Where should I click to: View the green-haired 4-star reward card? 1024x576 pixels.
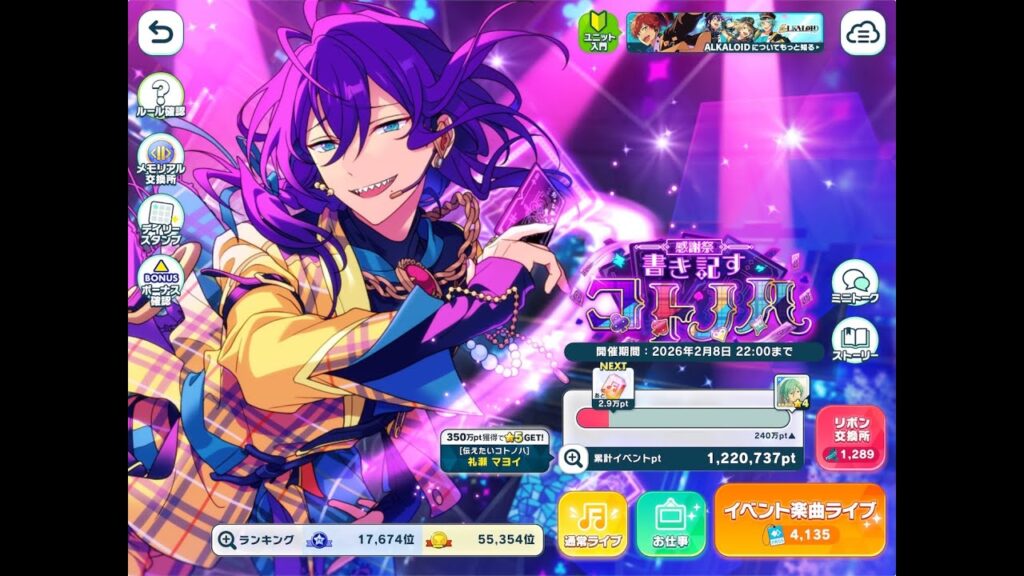[791, 392]
